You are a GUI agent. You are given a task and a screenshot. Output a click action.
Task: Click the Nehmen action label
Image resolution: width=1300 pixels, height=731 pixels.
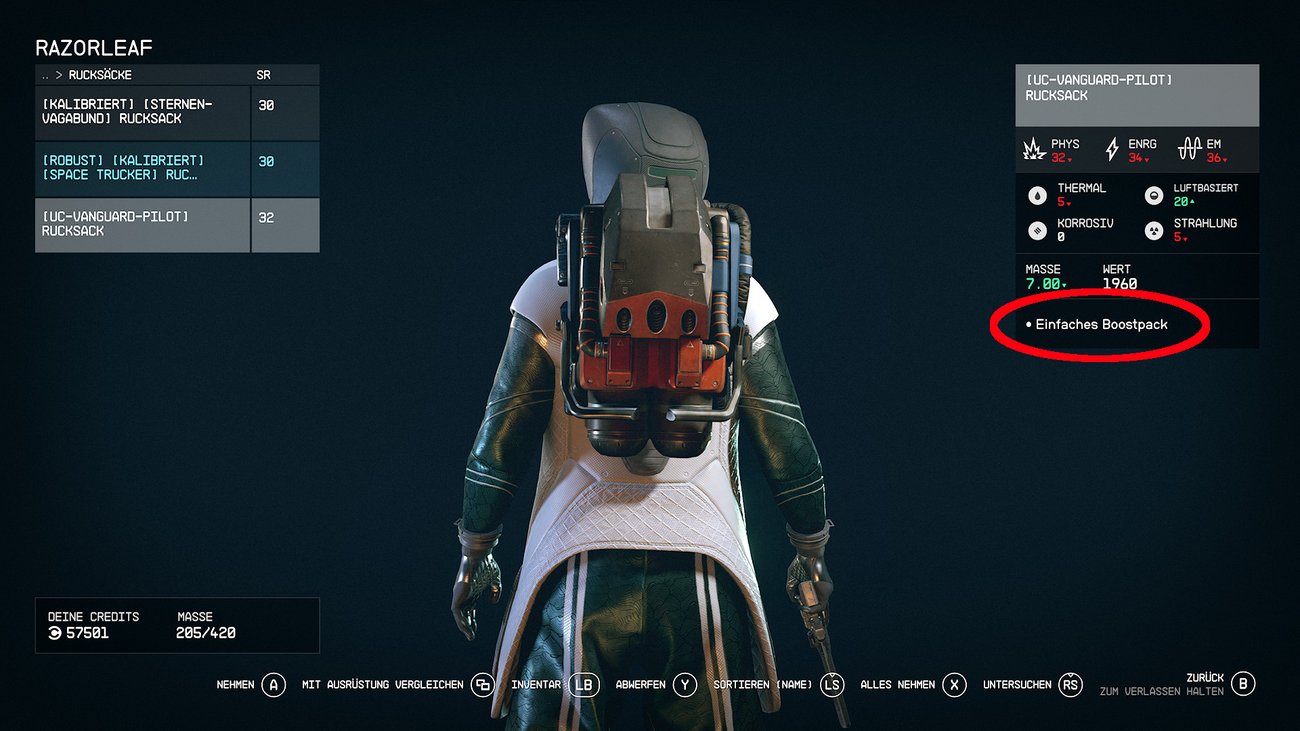pos(236,685)
